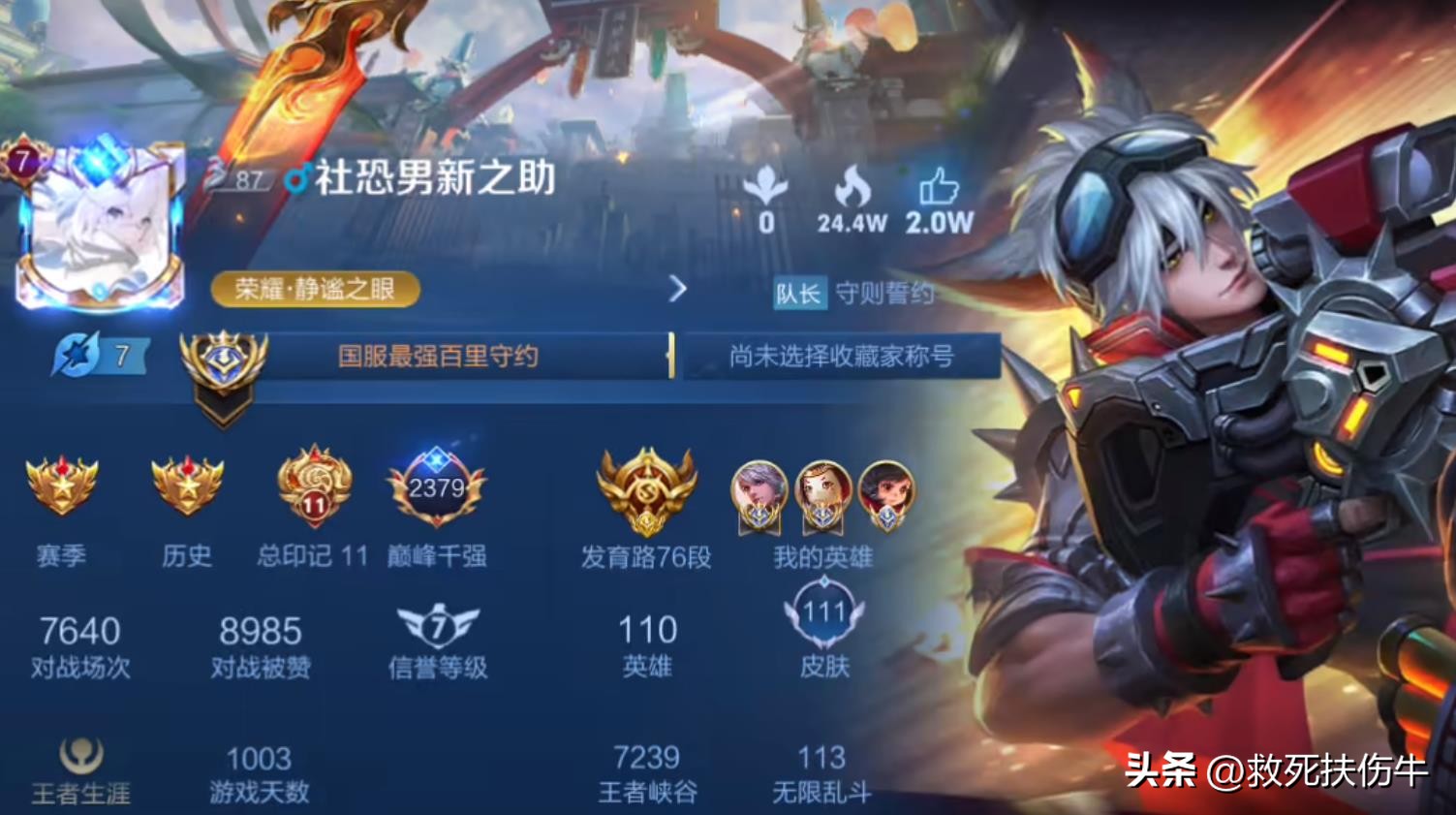Viewport: 1456px width, 815px height.
Task: Click the third 我的英雄 hero avatar
Action: pos(883,494)
